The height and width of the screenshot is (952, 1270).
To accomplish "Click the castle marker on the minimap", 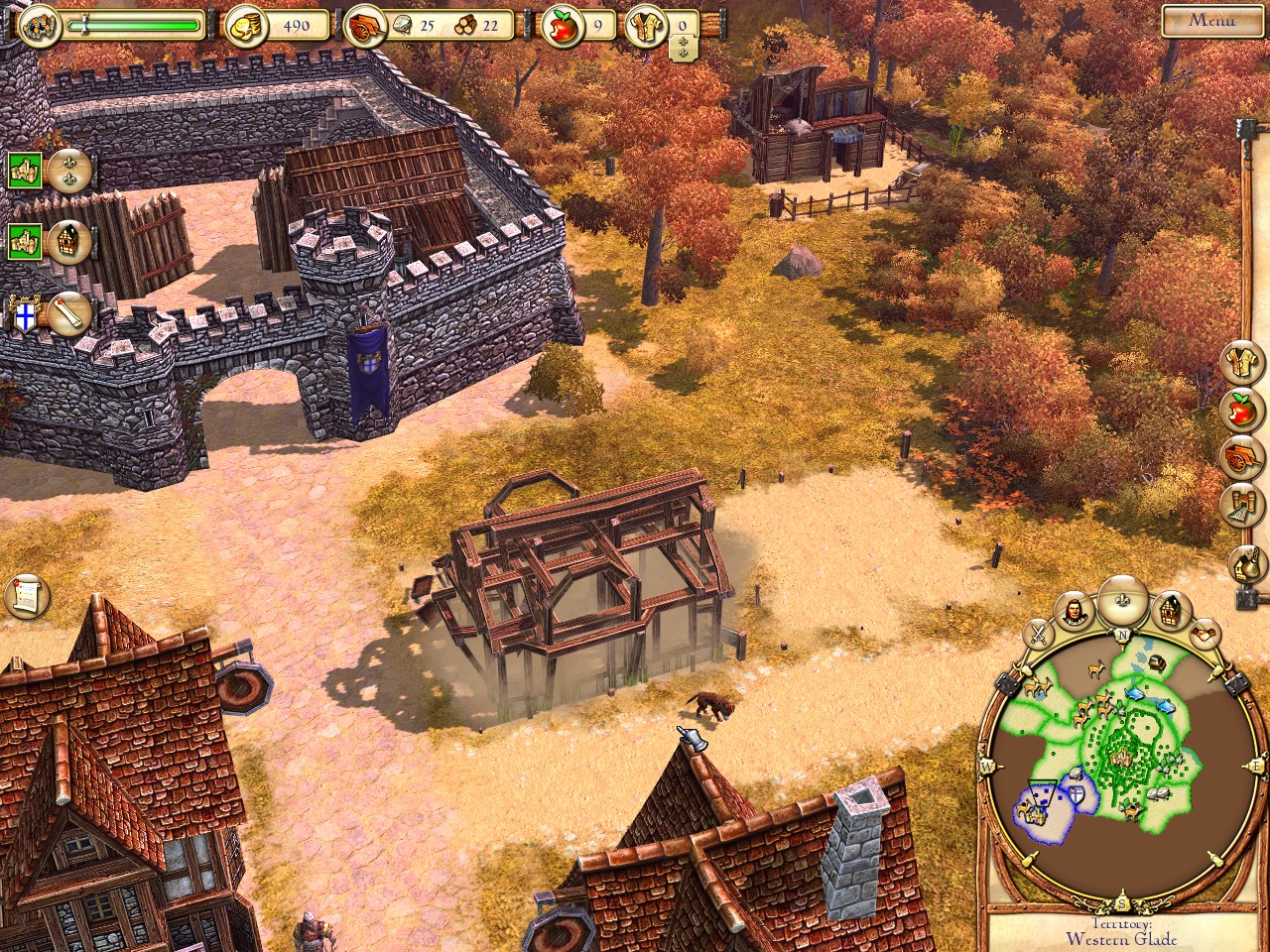I will click(1122, 759).
